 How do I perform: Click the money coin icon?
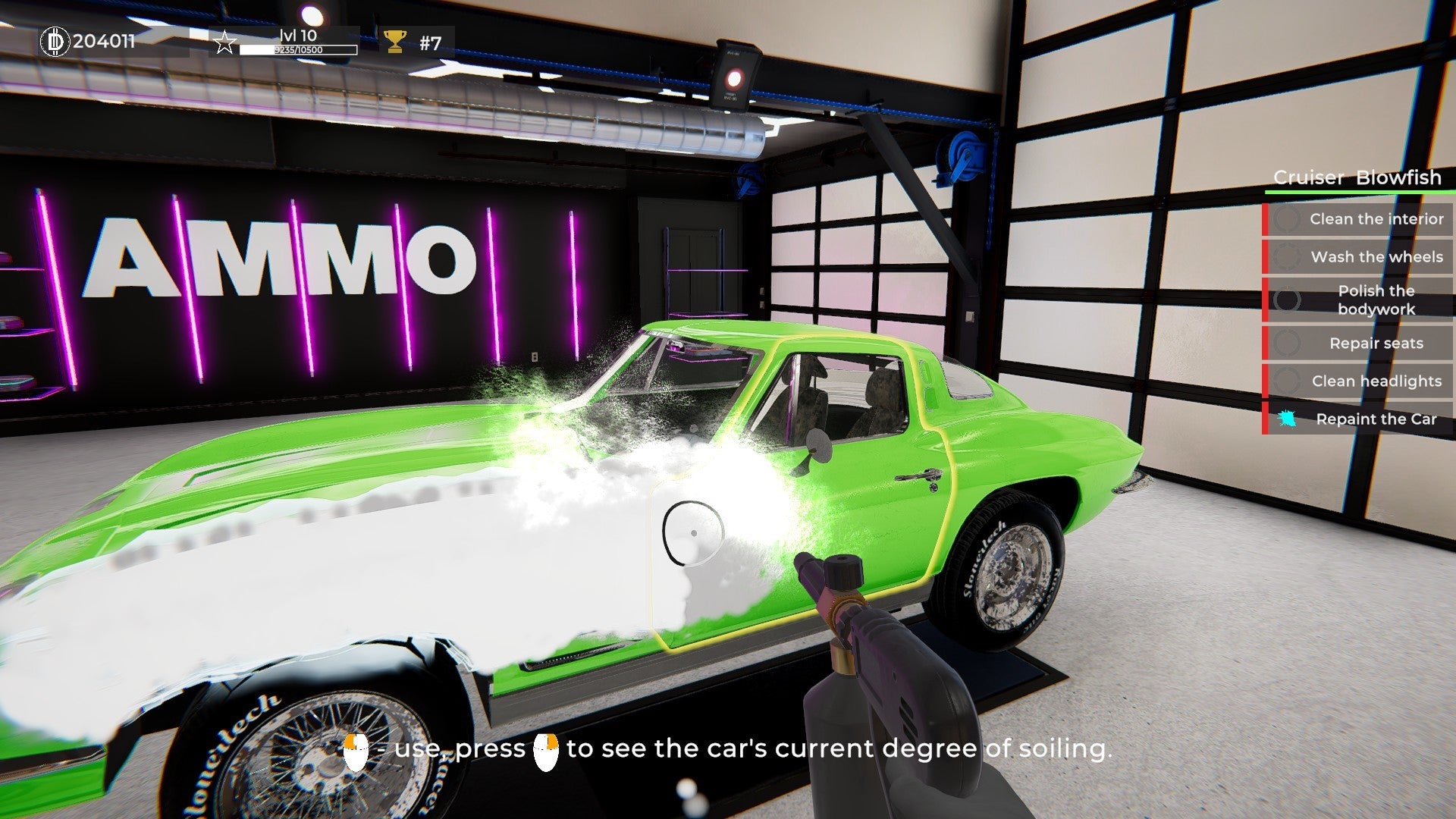point(54,41)
